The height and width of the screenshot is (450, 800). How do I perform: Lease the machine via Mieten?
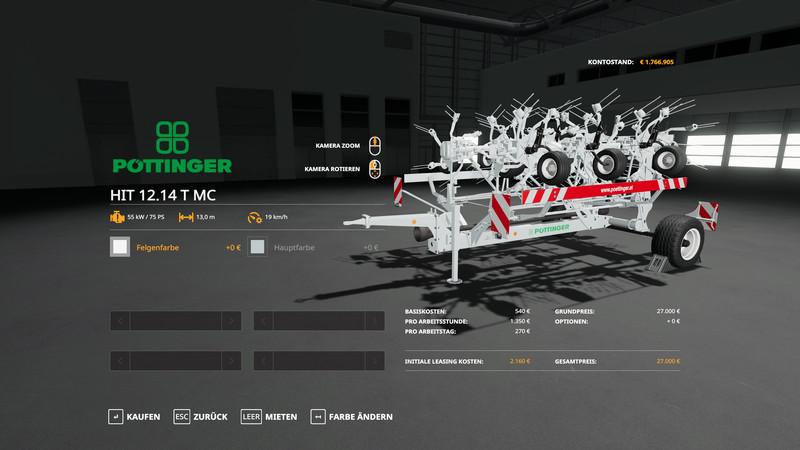click(x=270, y=416)
